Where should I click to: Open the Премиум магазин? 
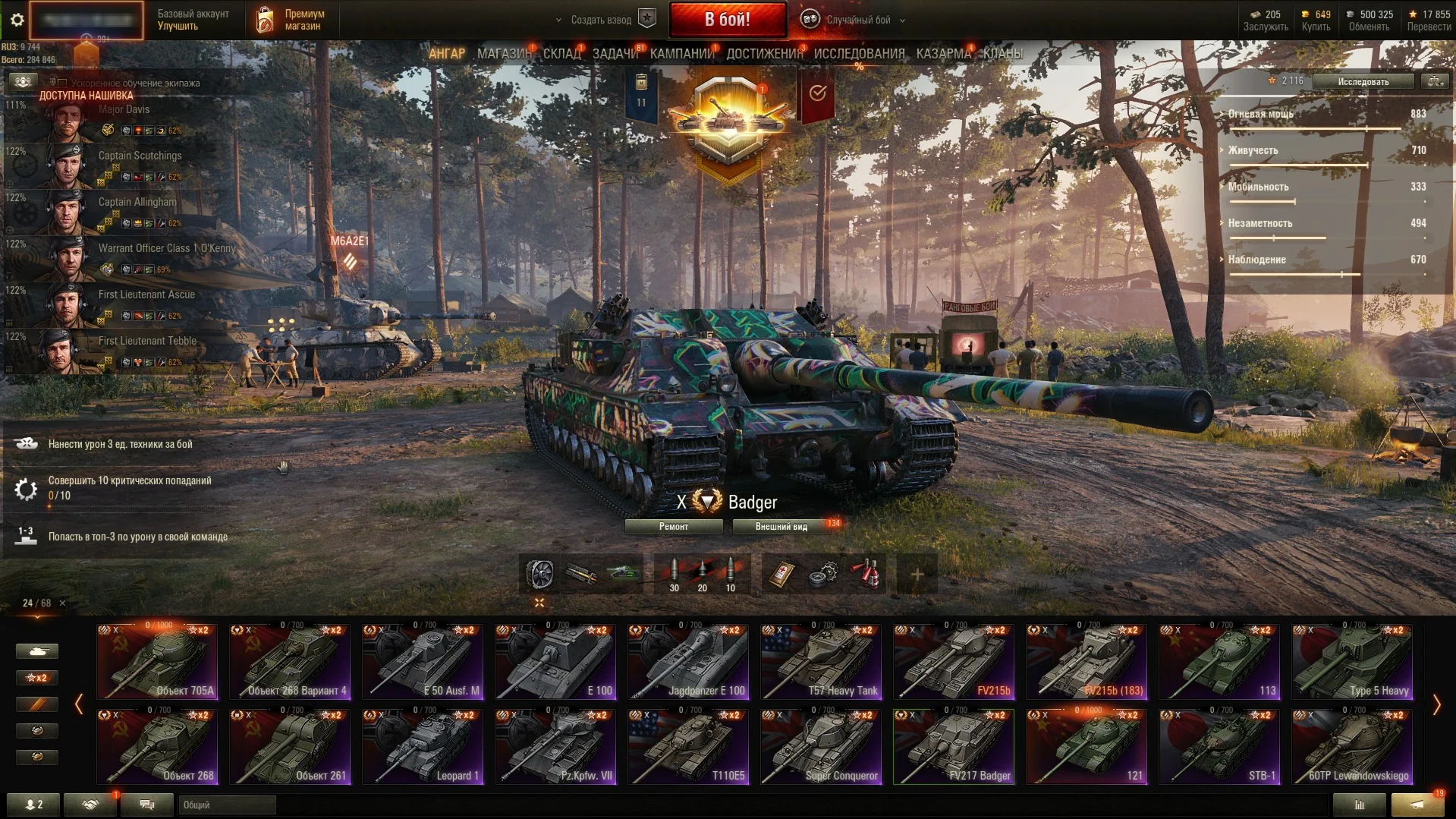pos(292,20)
